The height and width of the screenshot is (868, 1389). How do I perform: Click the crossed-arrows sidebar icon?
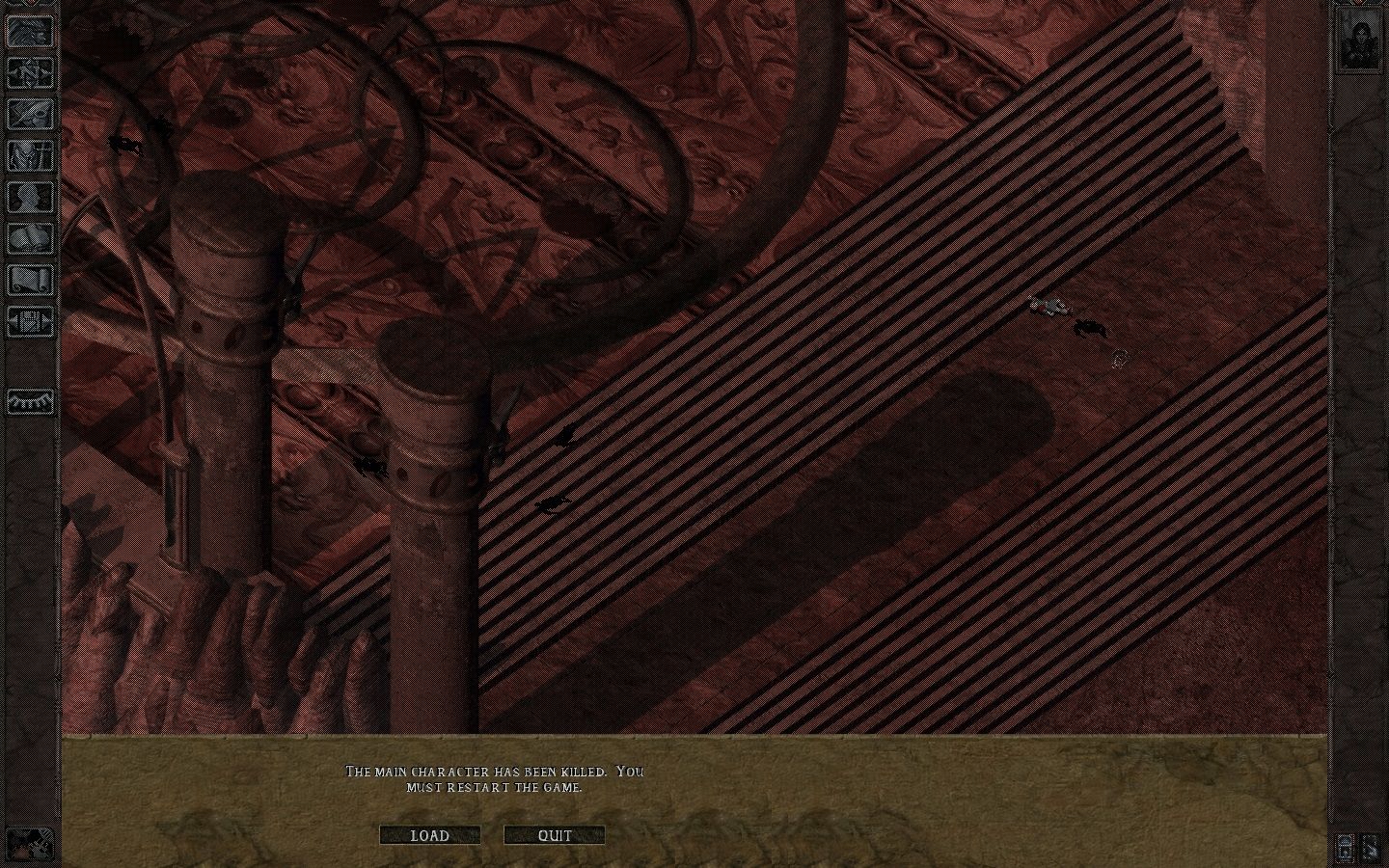tap(29, 73)
